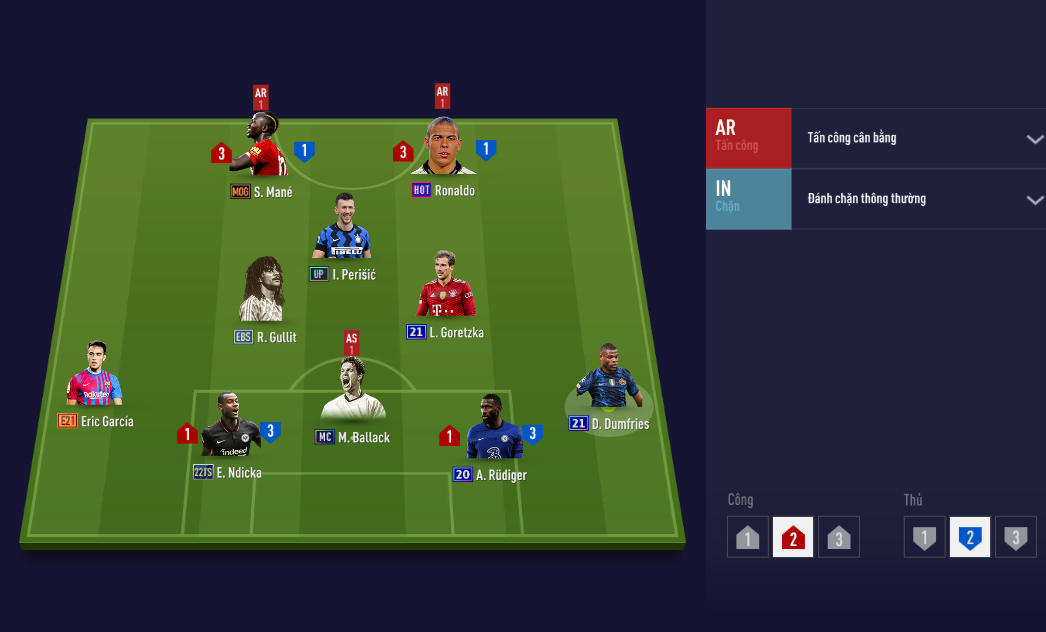1046x632 pixels.
Task: Set Công attack level to 1
Action: 747,537
